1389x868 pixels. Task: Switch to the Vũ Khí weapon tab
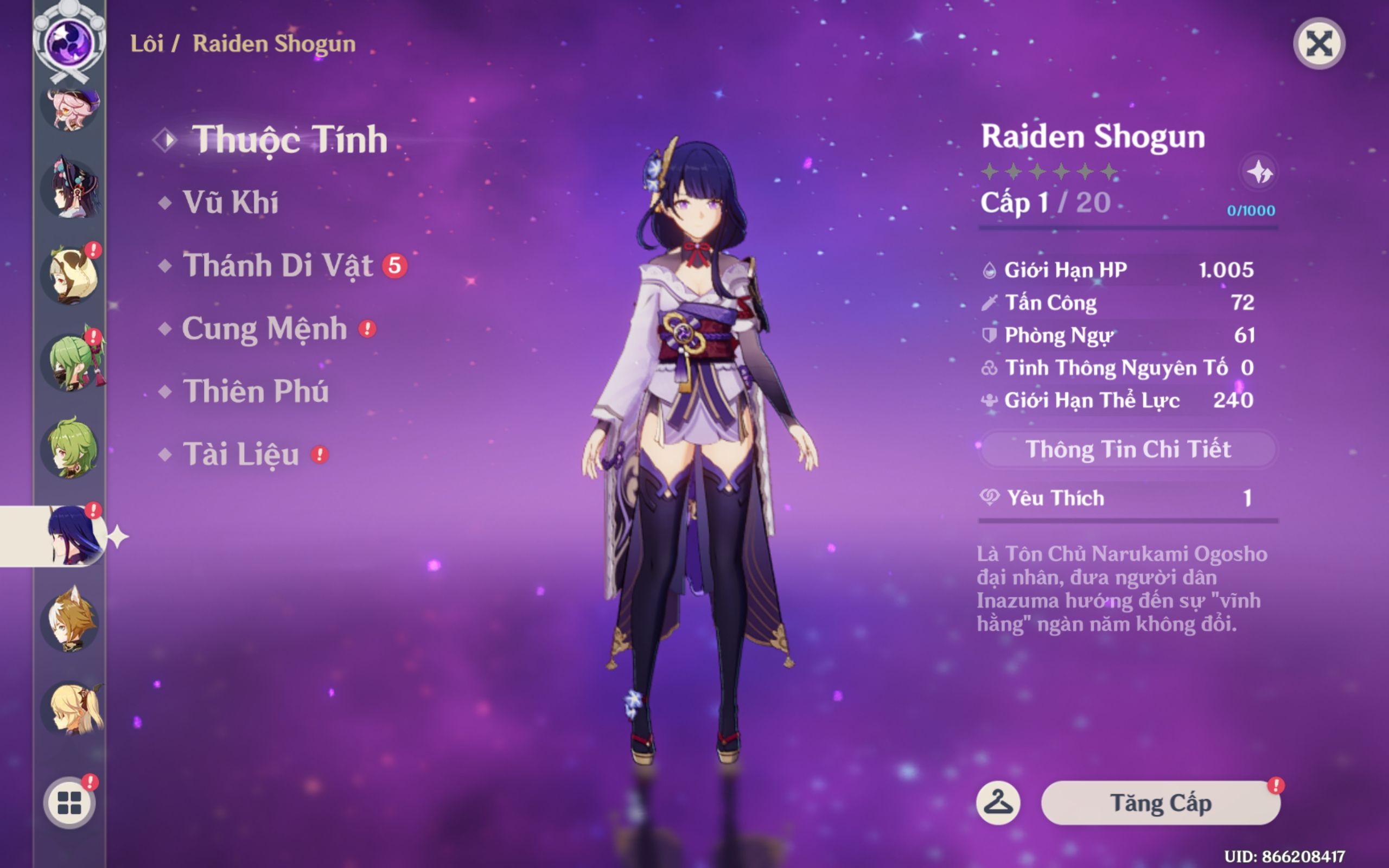click(230, 203)
